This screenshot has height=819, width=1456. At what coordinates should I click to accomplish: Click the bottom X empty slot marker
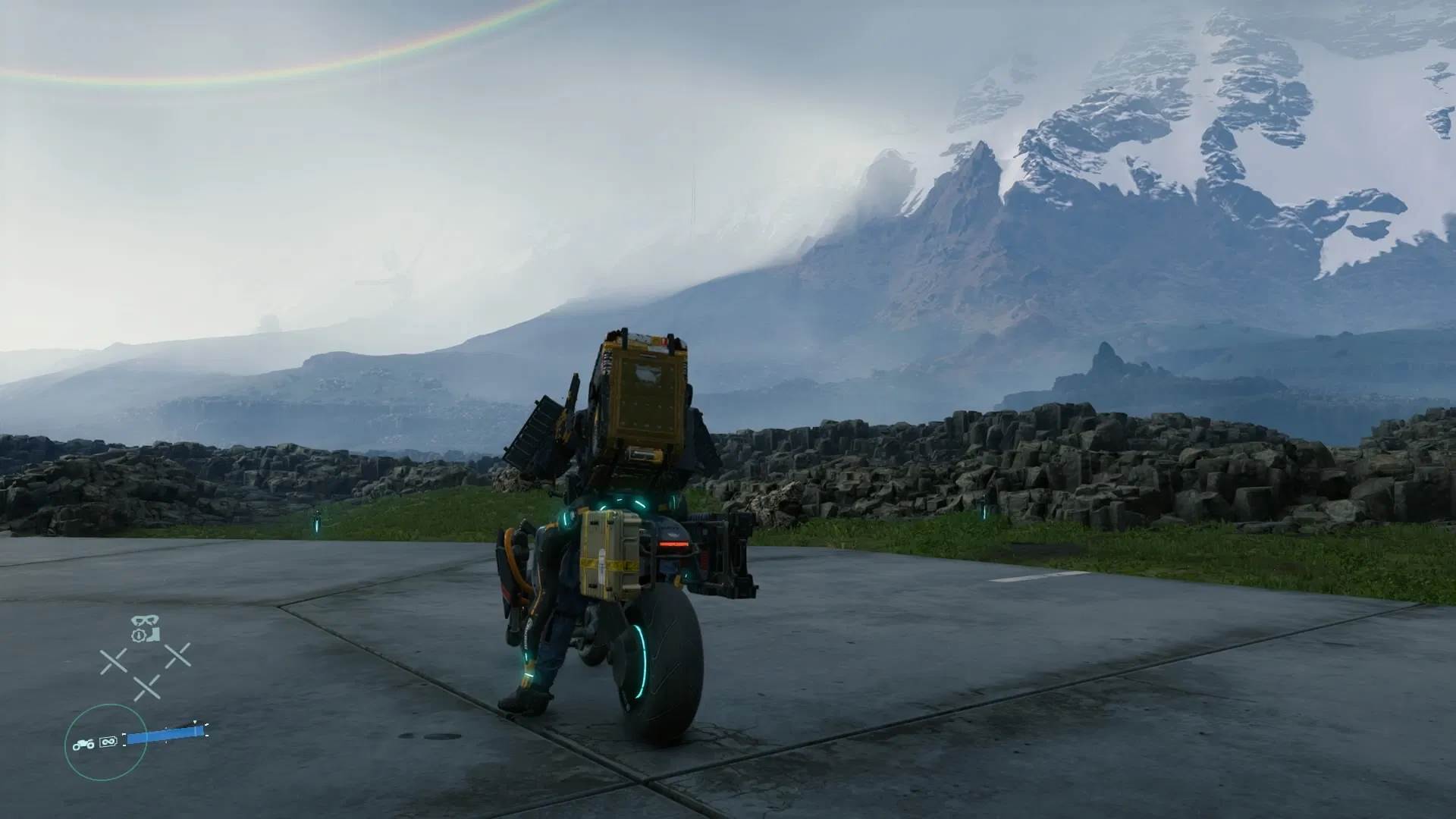tap(148, 686)
